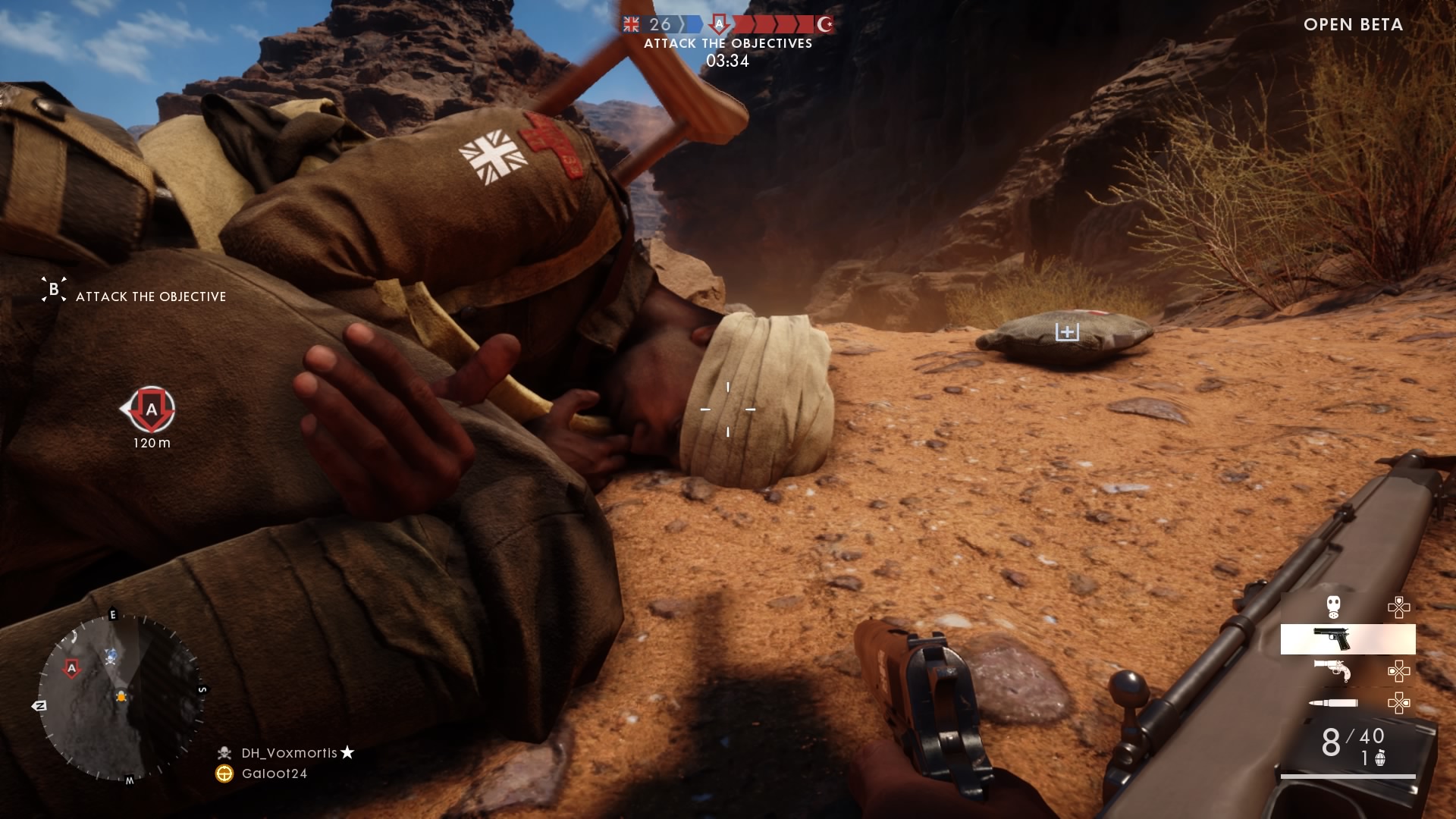Click objective A marker on the minimap
The height and width of the screenshot is (819, 1456).
point(72,668)
